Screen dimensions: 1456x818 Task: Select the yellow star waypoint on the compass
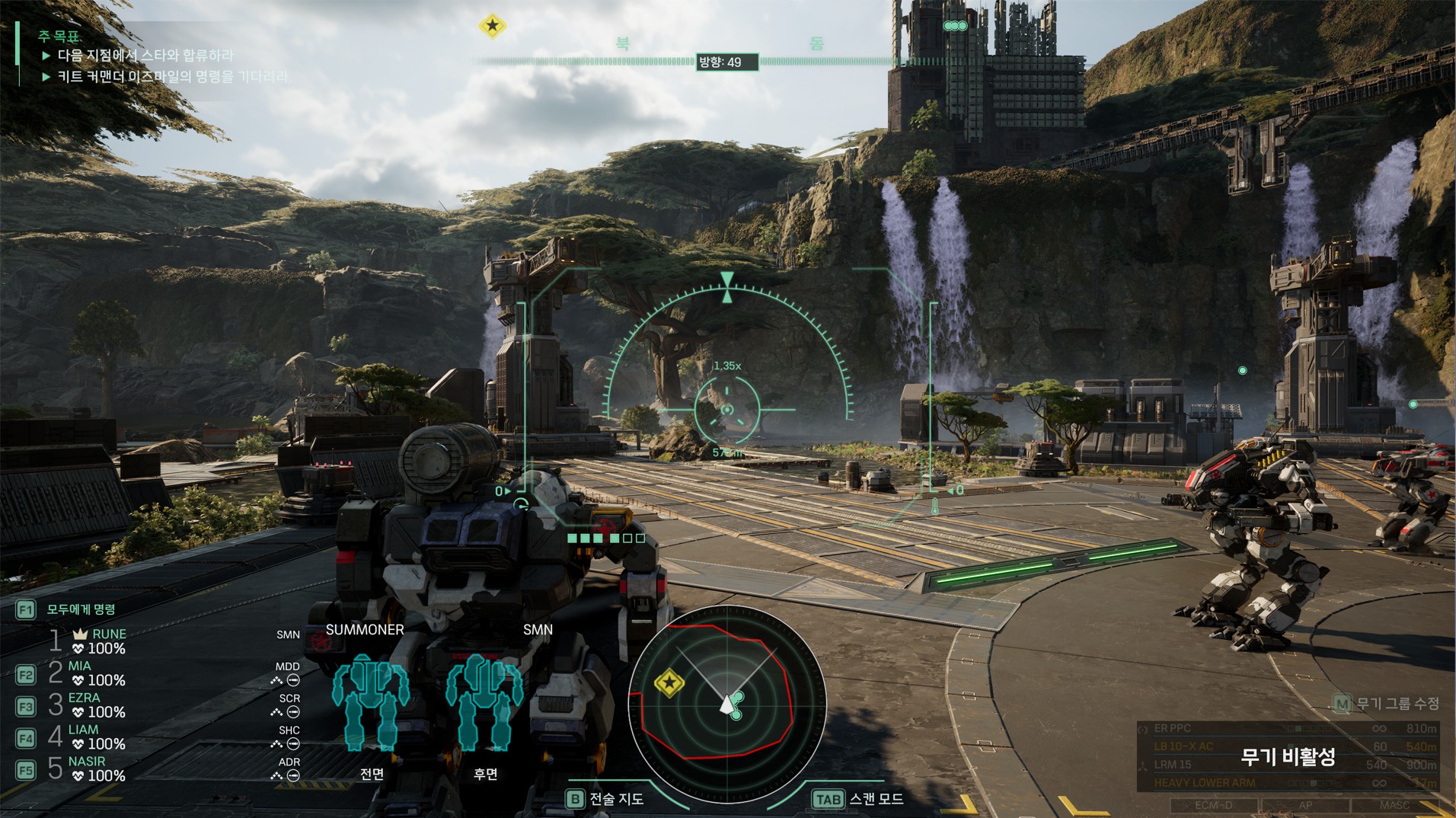[x=493, y=26]
